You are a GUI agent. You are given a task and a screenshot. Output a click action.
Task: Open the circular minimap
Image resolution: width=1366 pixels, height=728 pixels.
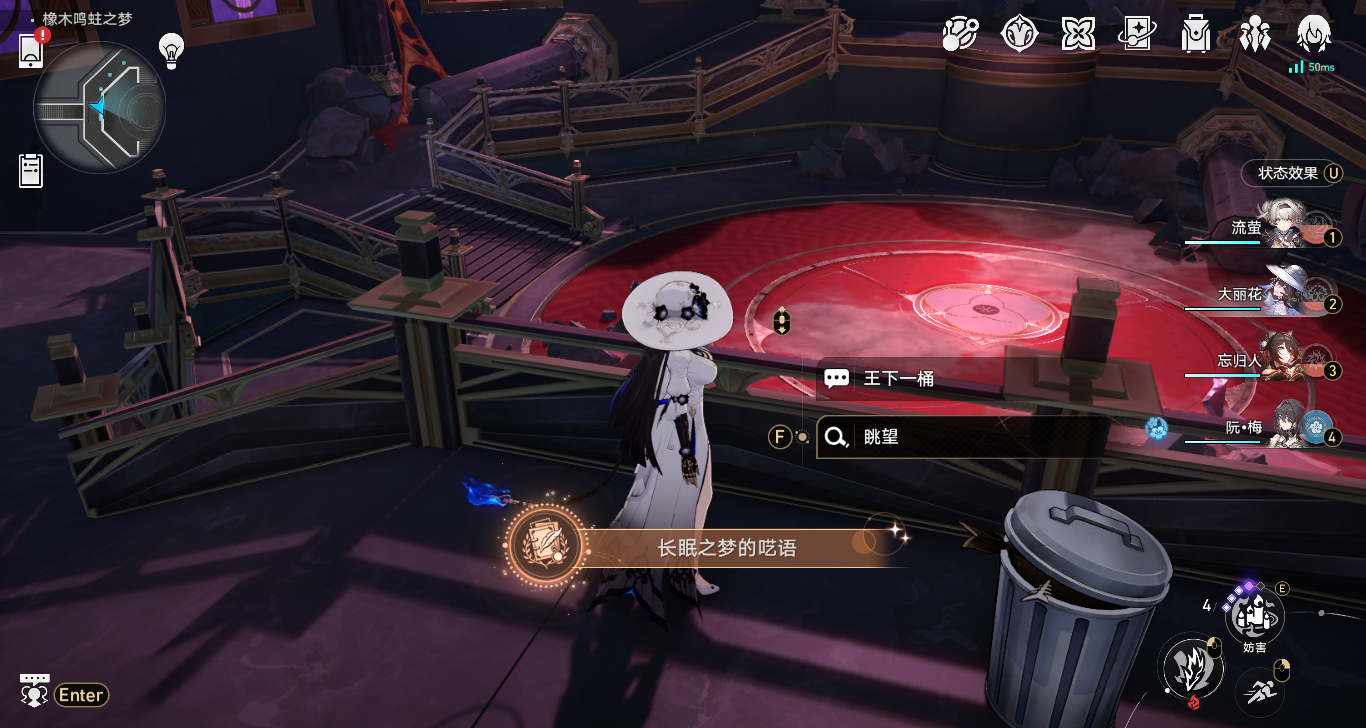(x=99, y=107)
